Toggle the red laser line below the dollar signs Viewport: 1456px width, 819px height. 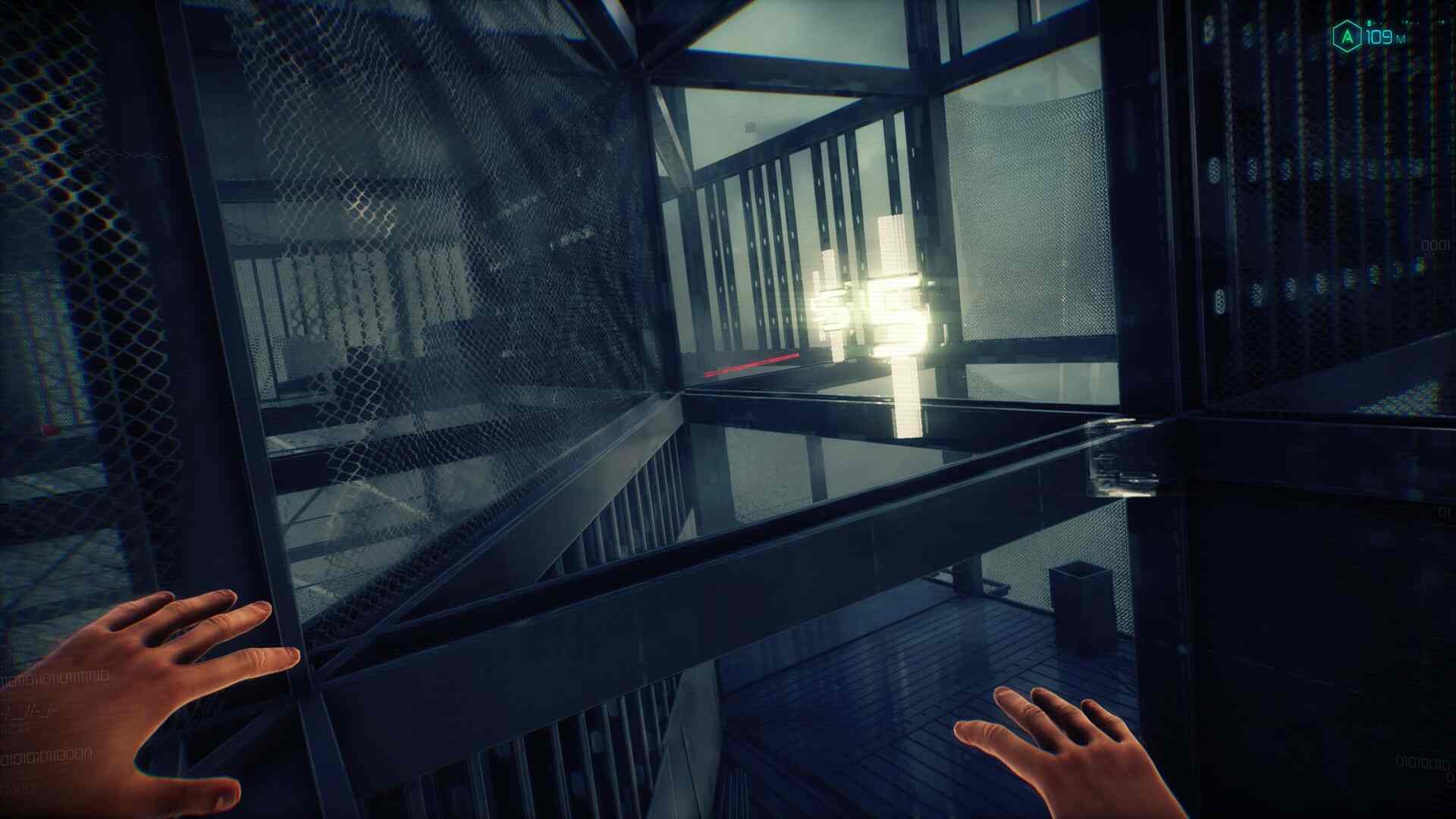tap(755, 364)
